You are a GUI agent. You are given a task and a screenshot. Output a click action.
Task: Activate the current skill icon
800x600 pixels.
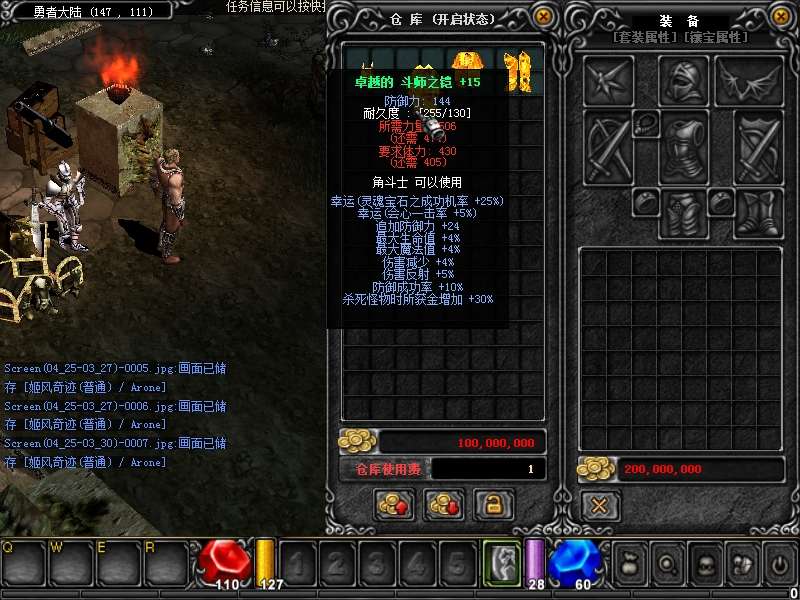(502, 562)
